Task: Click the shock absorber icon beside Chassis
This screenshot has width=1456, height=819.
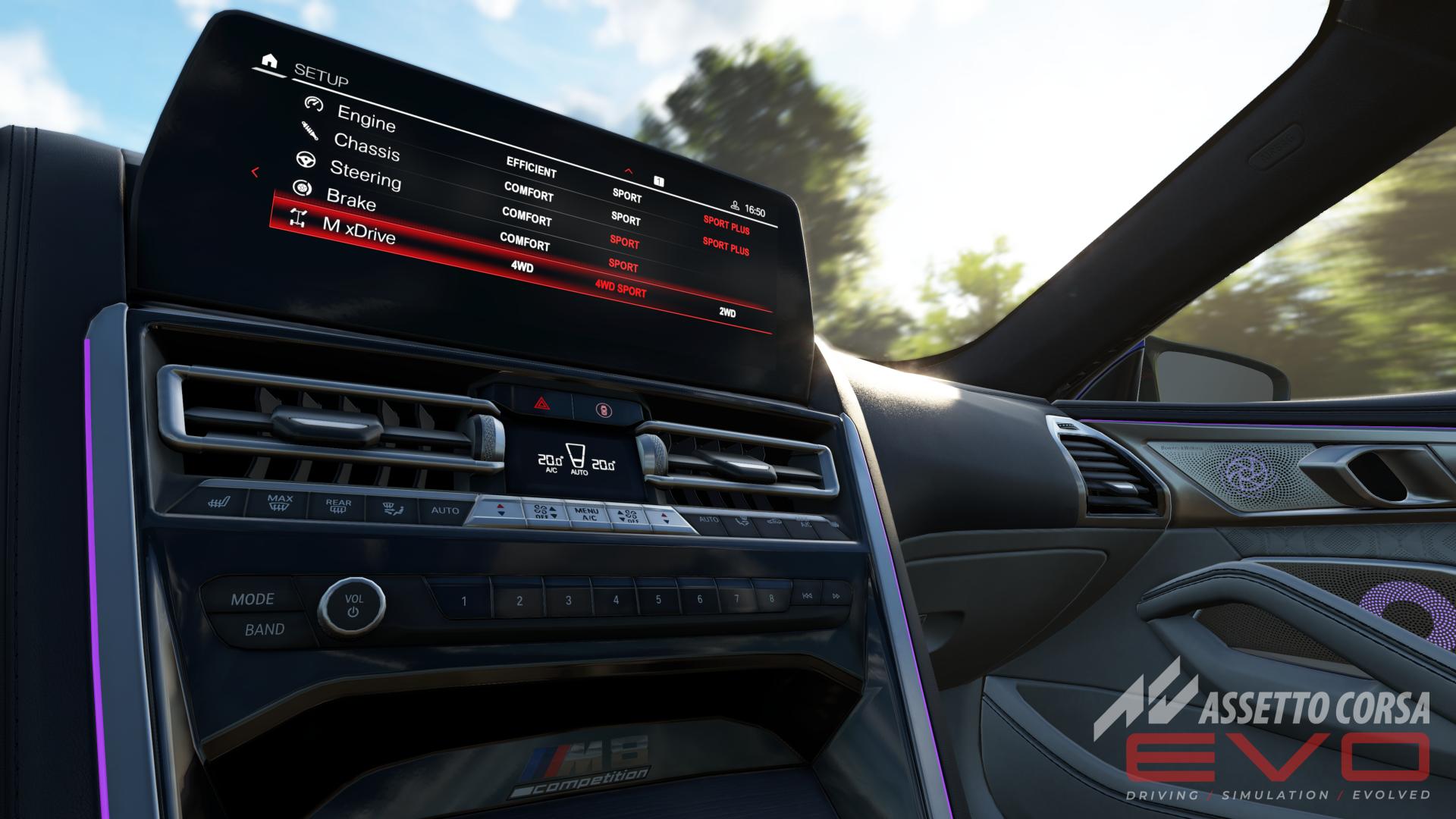Action: pos(309,132)
